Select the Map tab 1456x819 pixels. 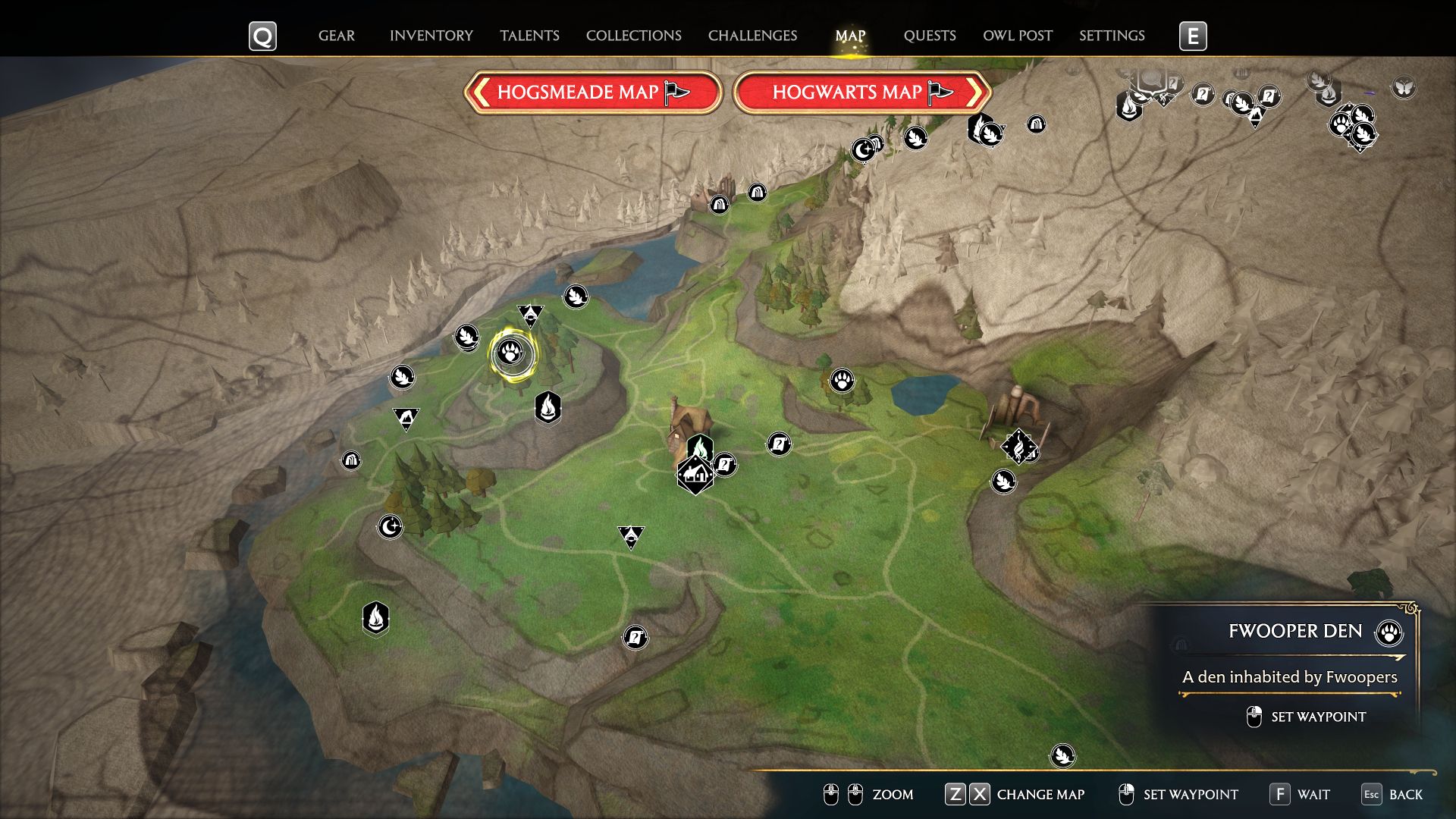click(x=850, y=36)
